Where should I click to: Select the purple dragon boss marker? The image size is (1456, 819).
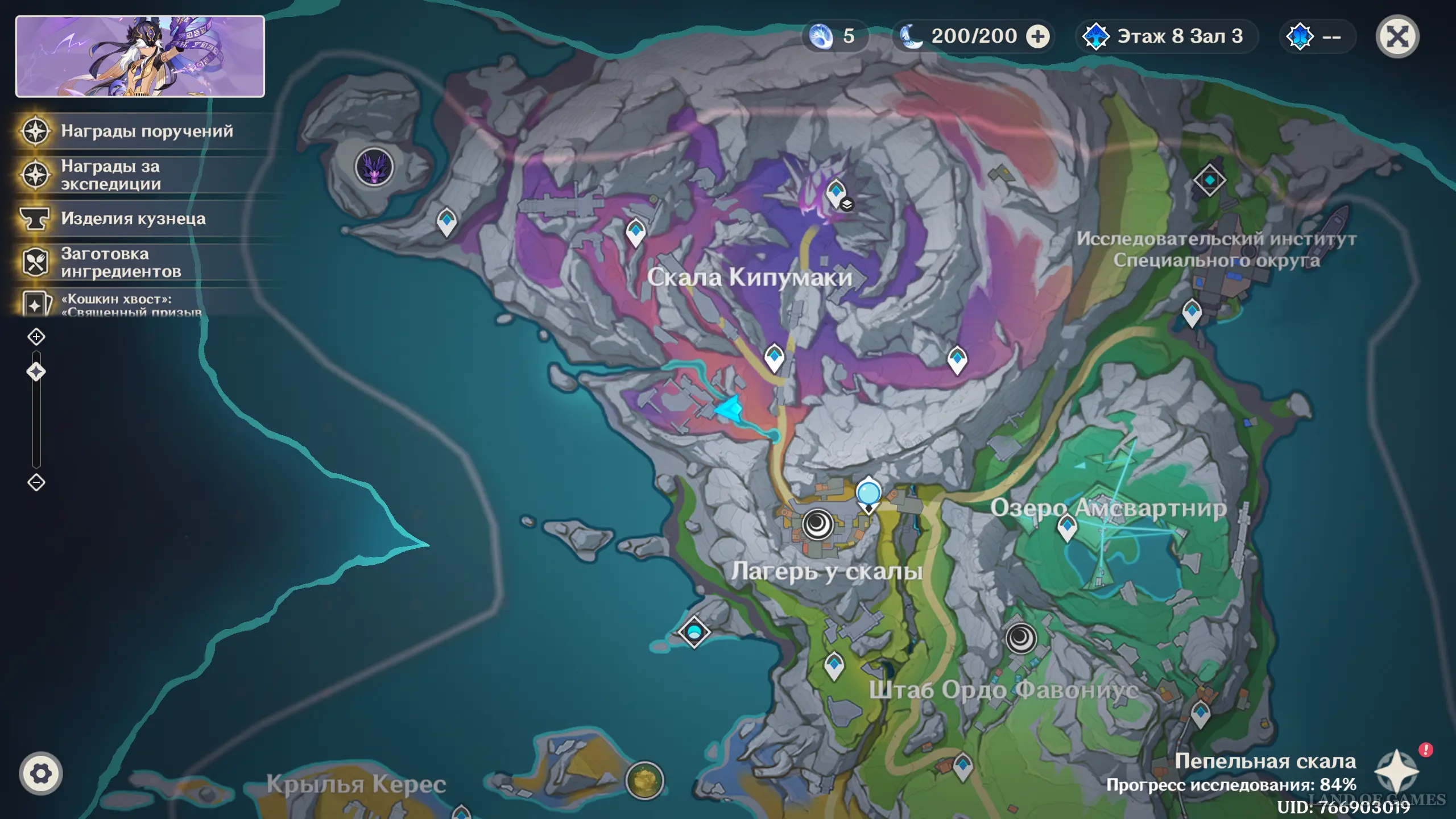pyautogui.click(x=374, y=167)
